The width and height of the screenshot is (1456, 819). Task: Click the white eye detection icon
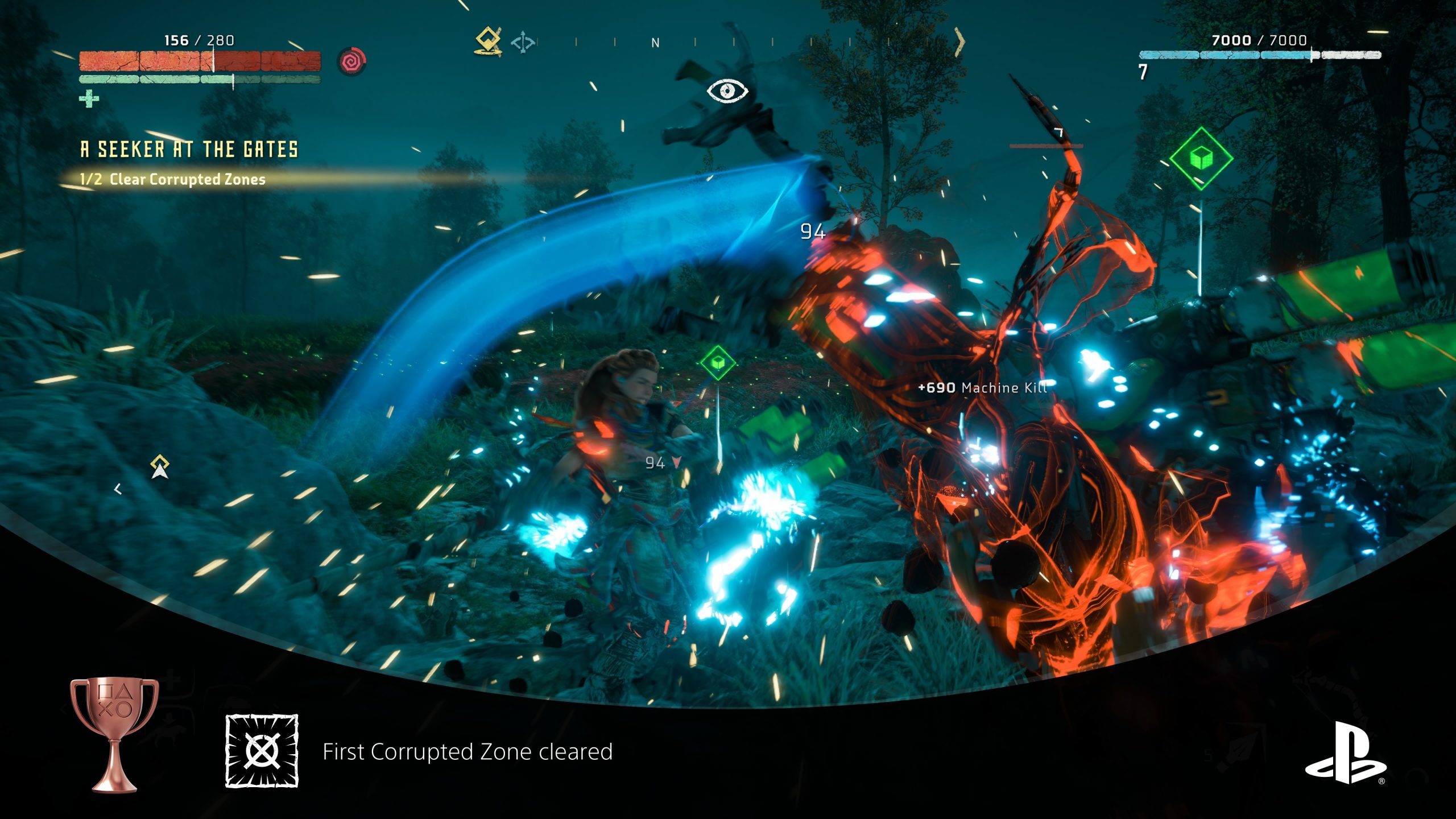tap(727, 91)
